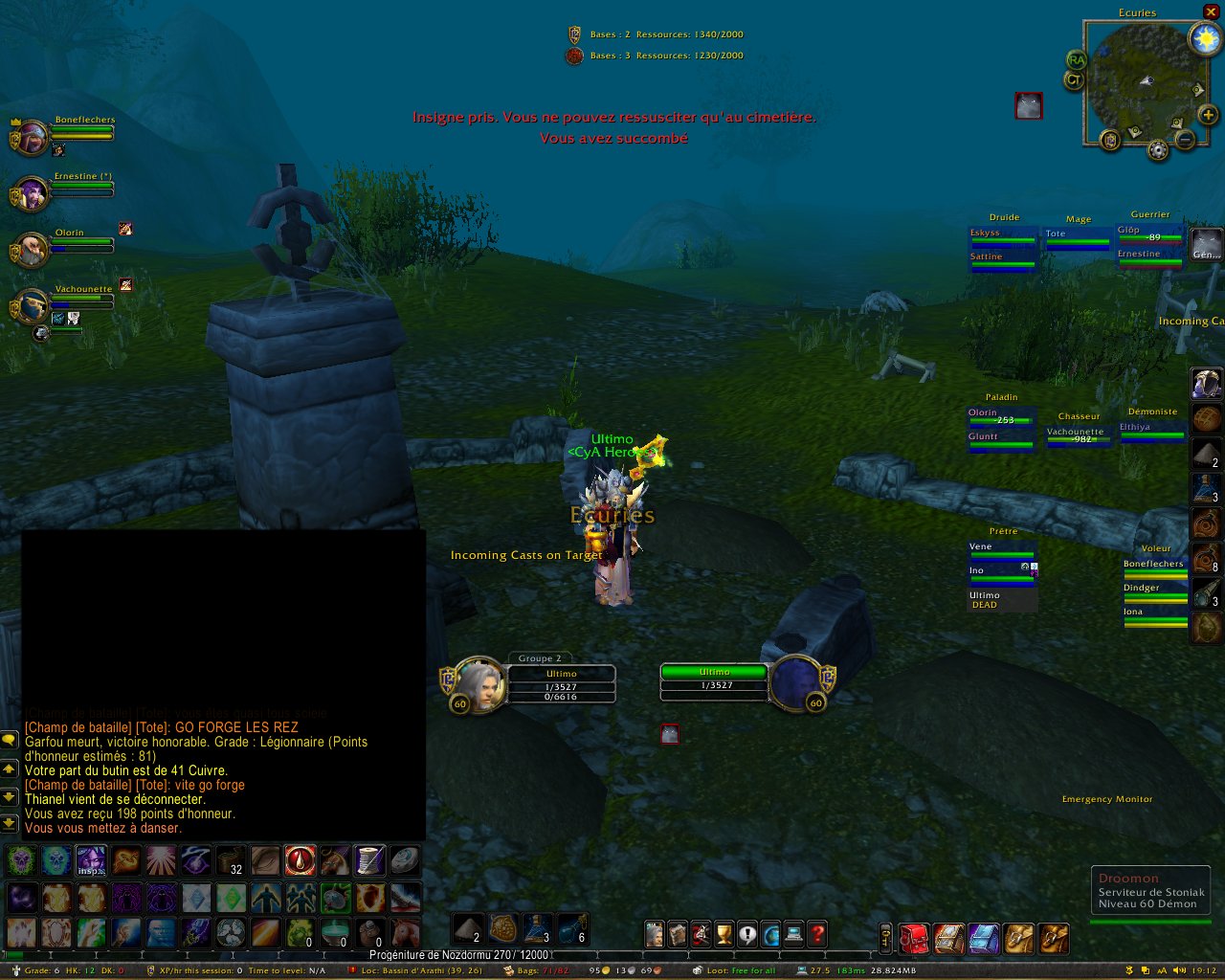This screenshot has width=1225, height=980.
Task: Select Vachounette party portrait
Action: coord(33,306)
